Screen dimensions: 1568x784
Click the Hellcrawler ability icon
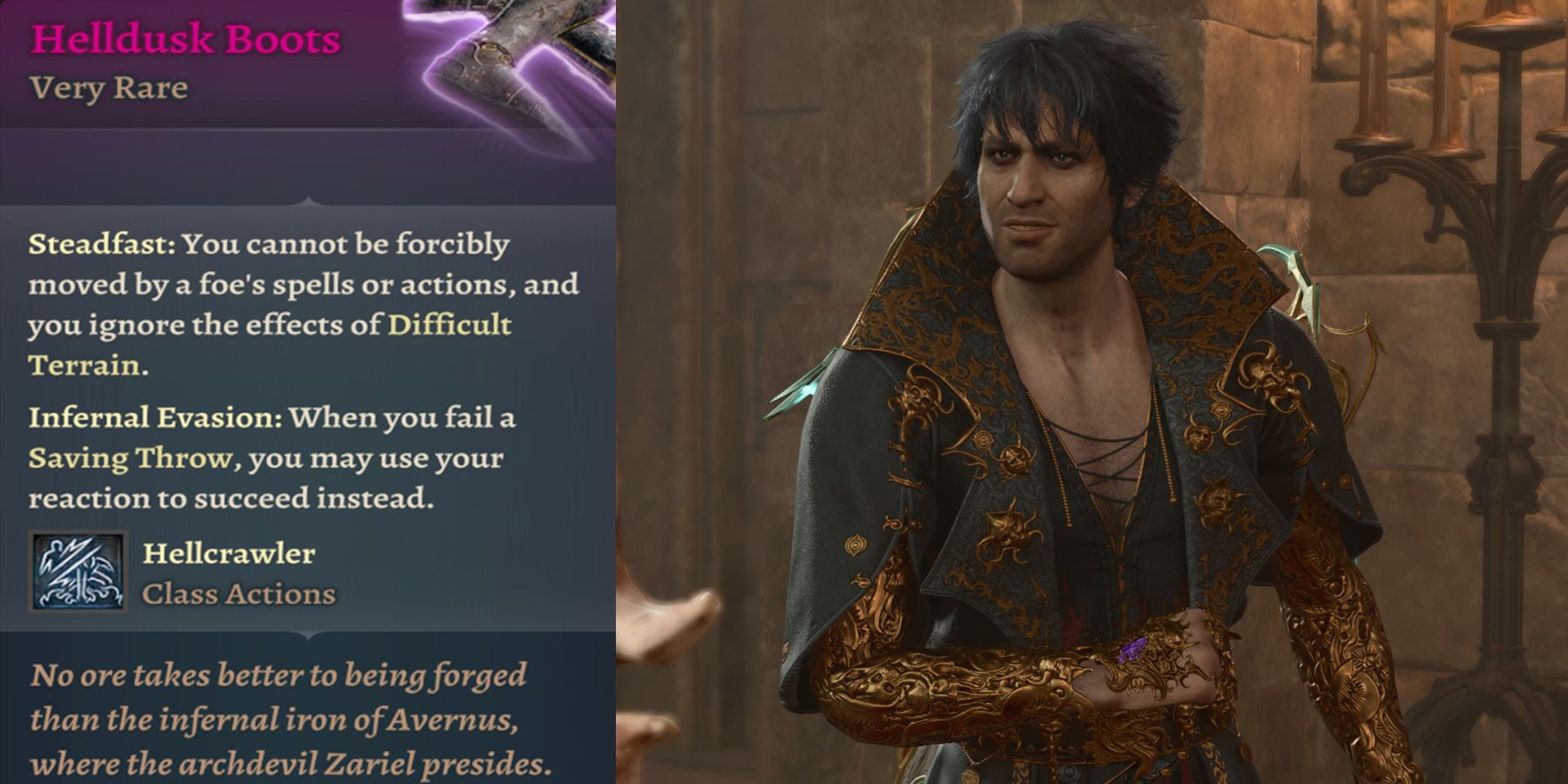[78, 572]
